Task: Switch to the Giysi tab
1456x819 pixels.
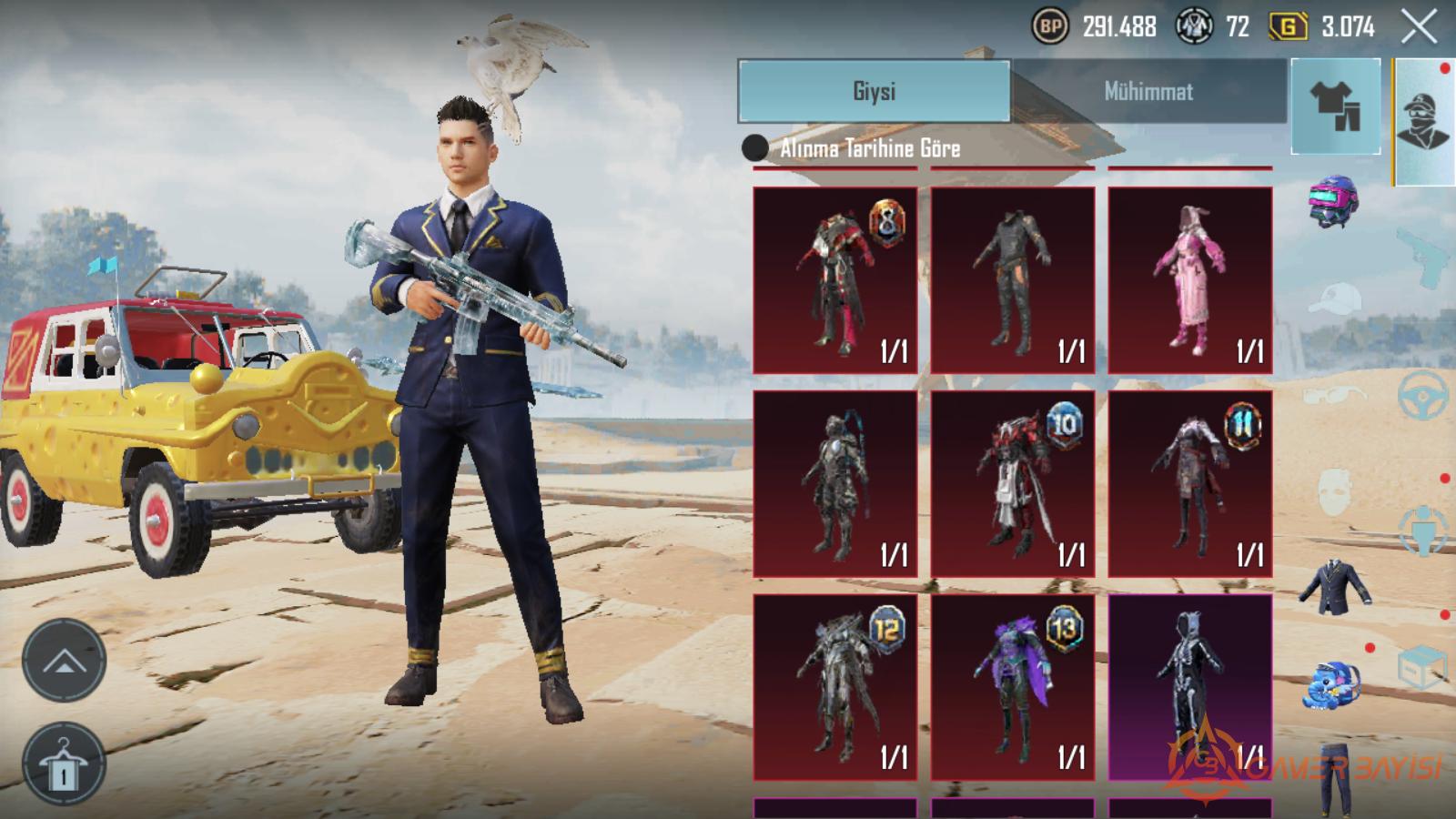Action: click(x=874, y=91)
